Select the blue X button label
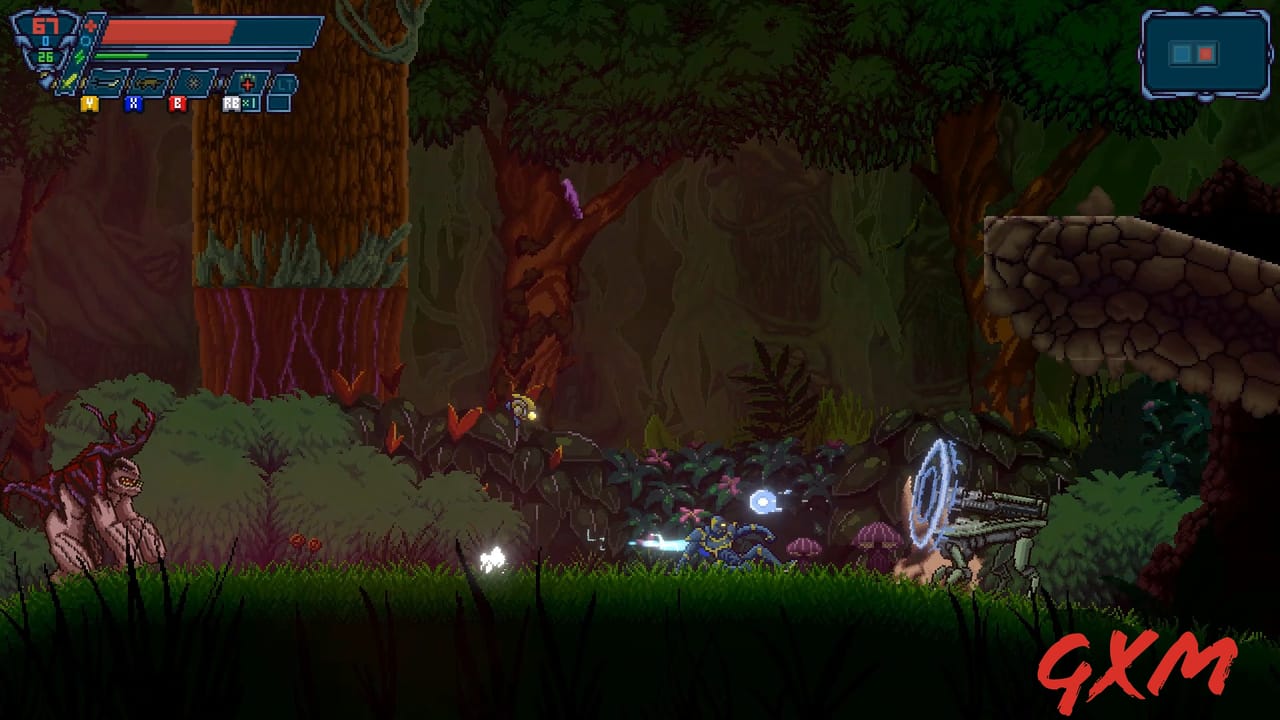Viewport: 1280px width, 720px height. tap(133, 105)
